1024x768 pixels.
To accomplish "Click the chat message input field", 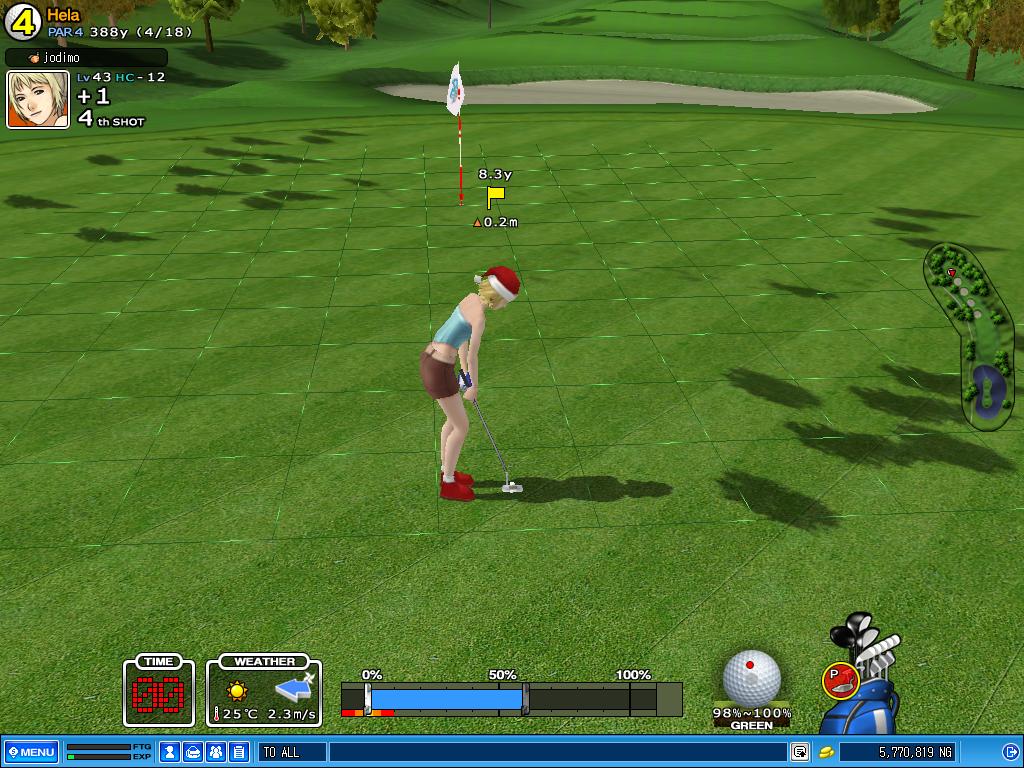I will 555,752.
